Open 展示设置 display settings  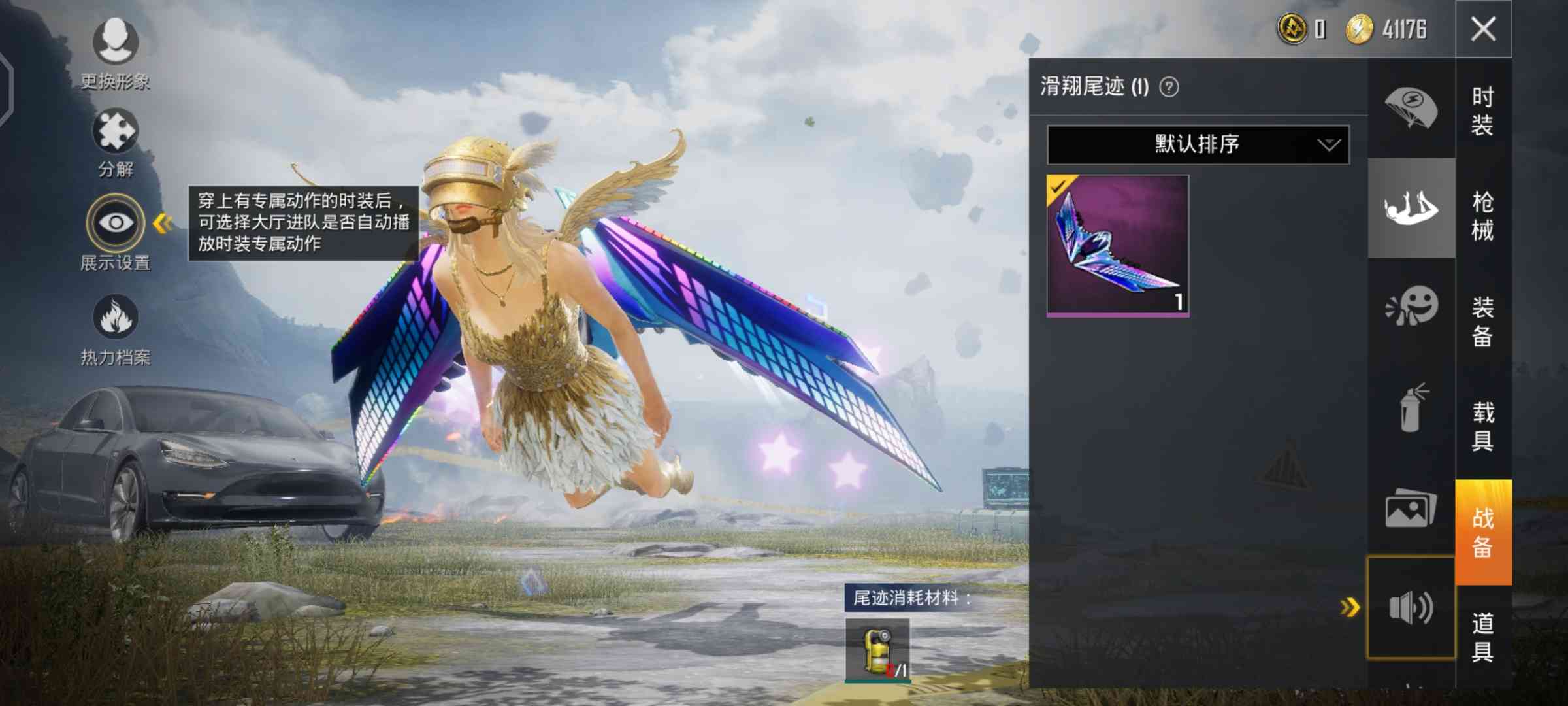[116, 231]
